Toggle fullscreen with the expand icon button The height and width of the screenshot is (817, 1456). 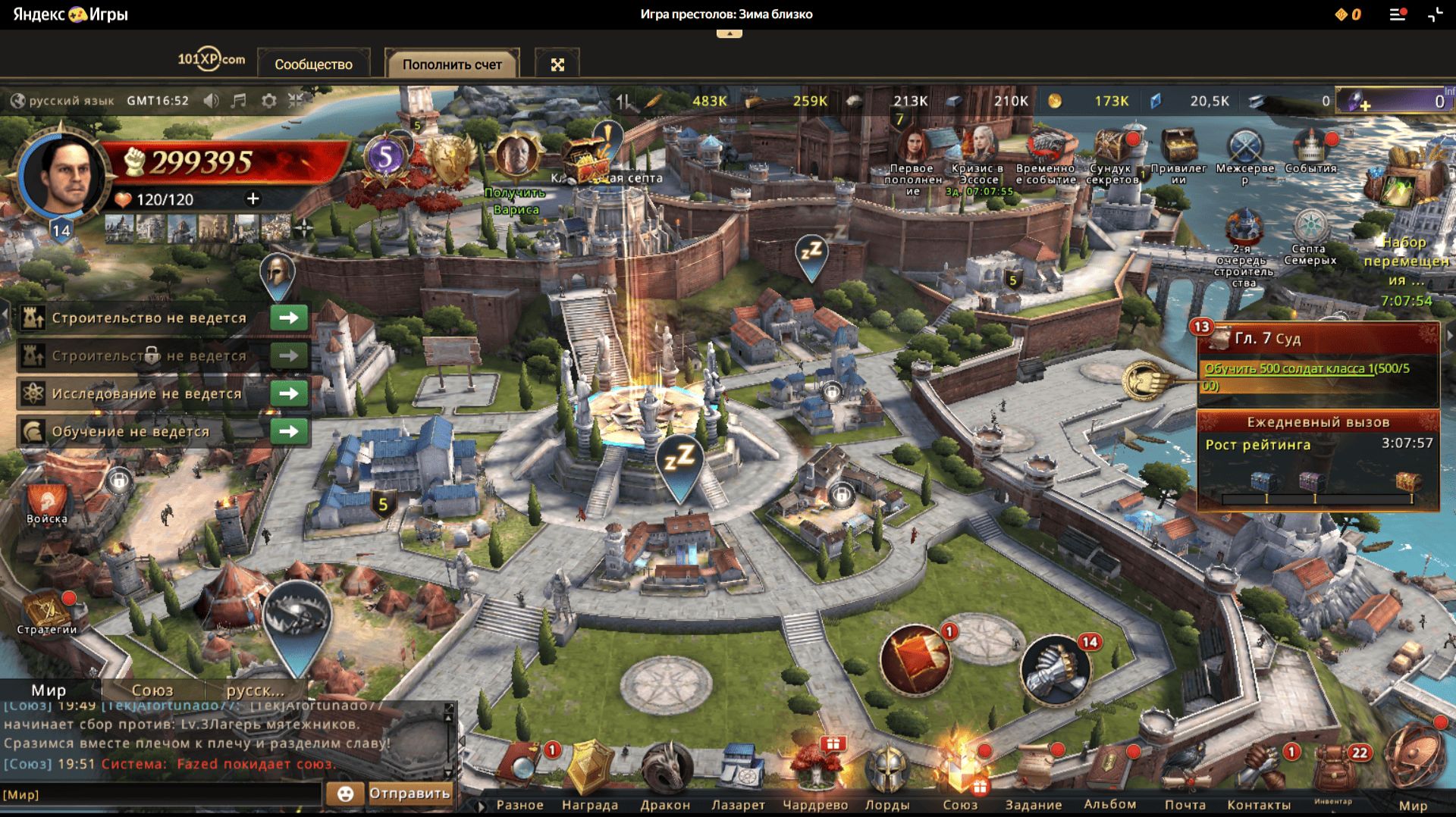click(557, 64)
